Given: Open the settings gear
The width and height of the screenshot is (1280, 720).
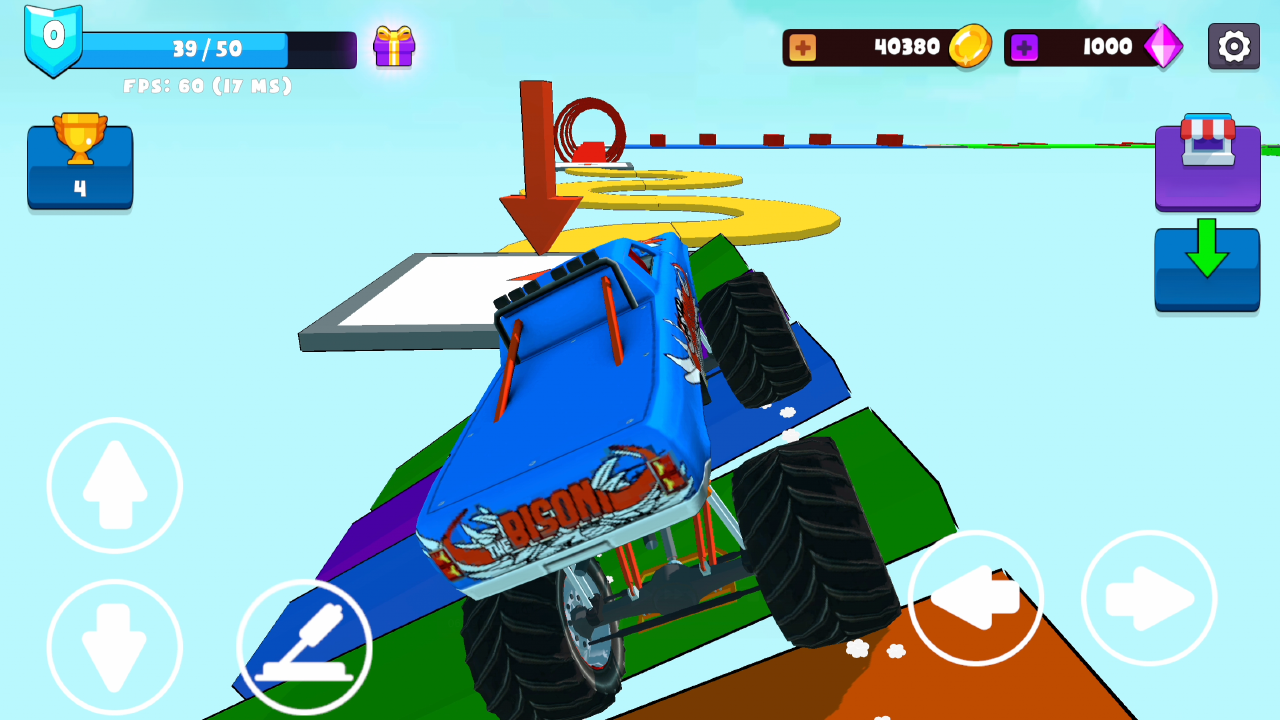Looking at the screenshot, I should point(1233,46).
